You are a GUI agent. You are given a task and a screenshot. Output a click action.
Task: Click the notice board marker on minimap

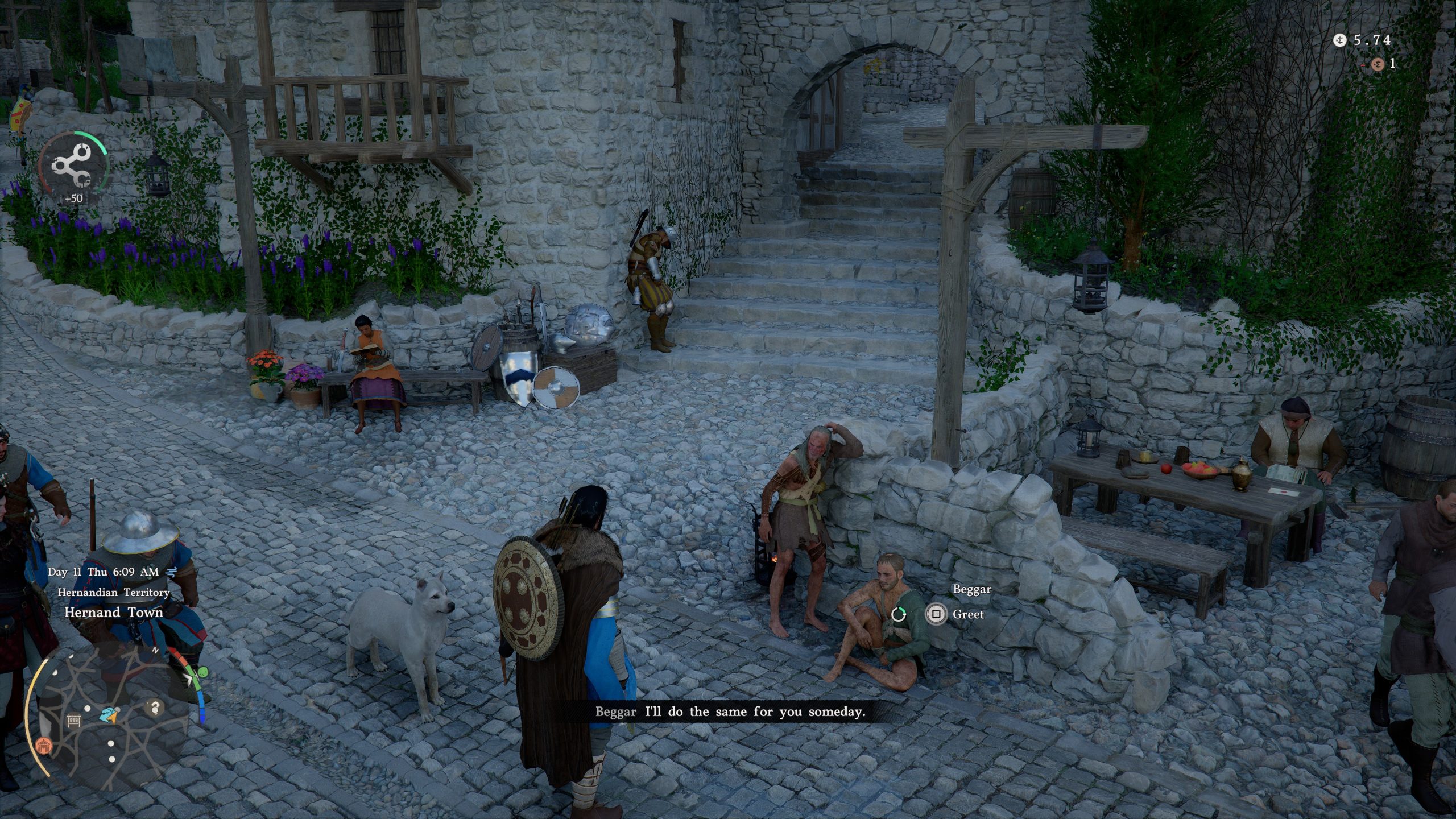coord(74,722)
